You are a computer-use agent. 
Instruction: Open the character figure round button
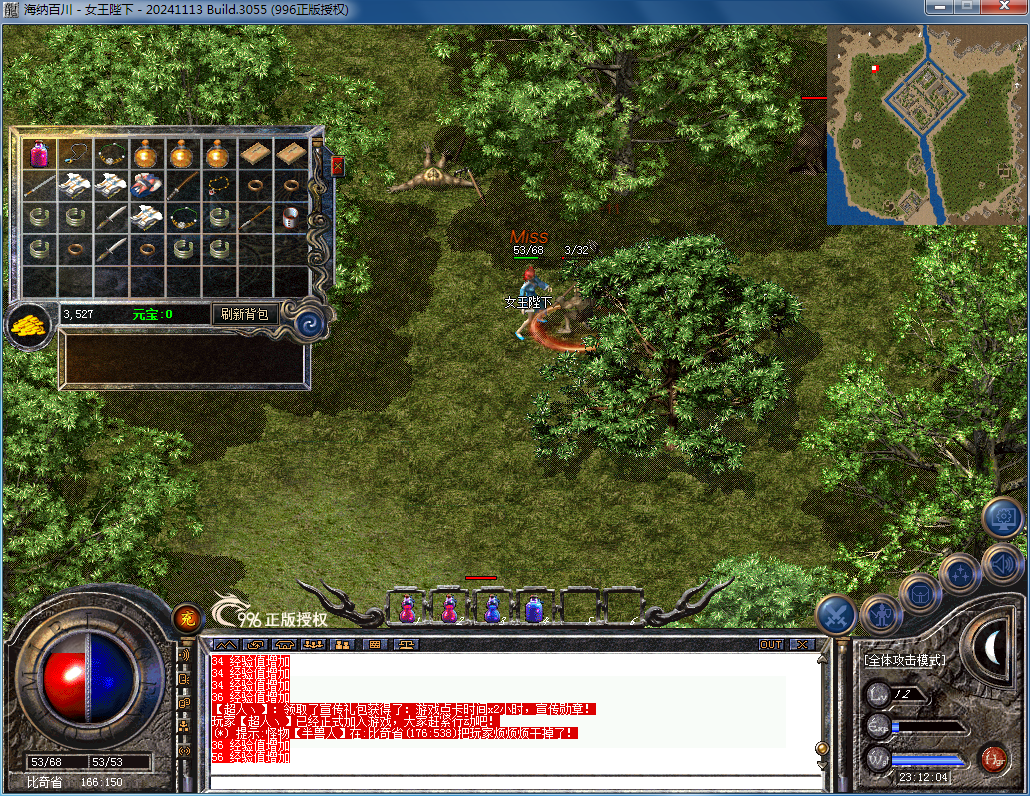click(x=880, y=613)
